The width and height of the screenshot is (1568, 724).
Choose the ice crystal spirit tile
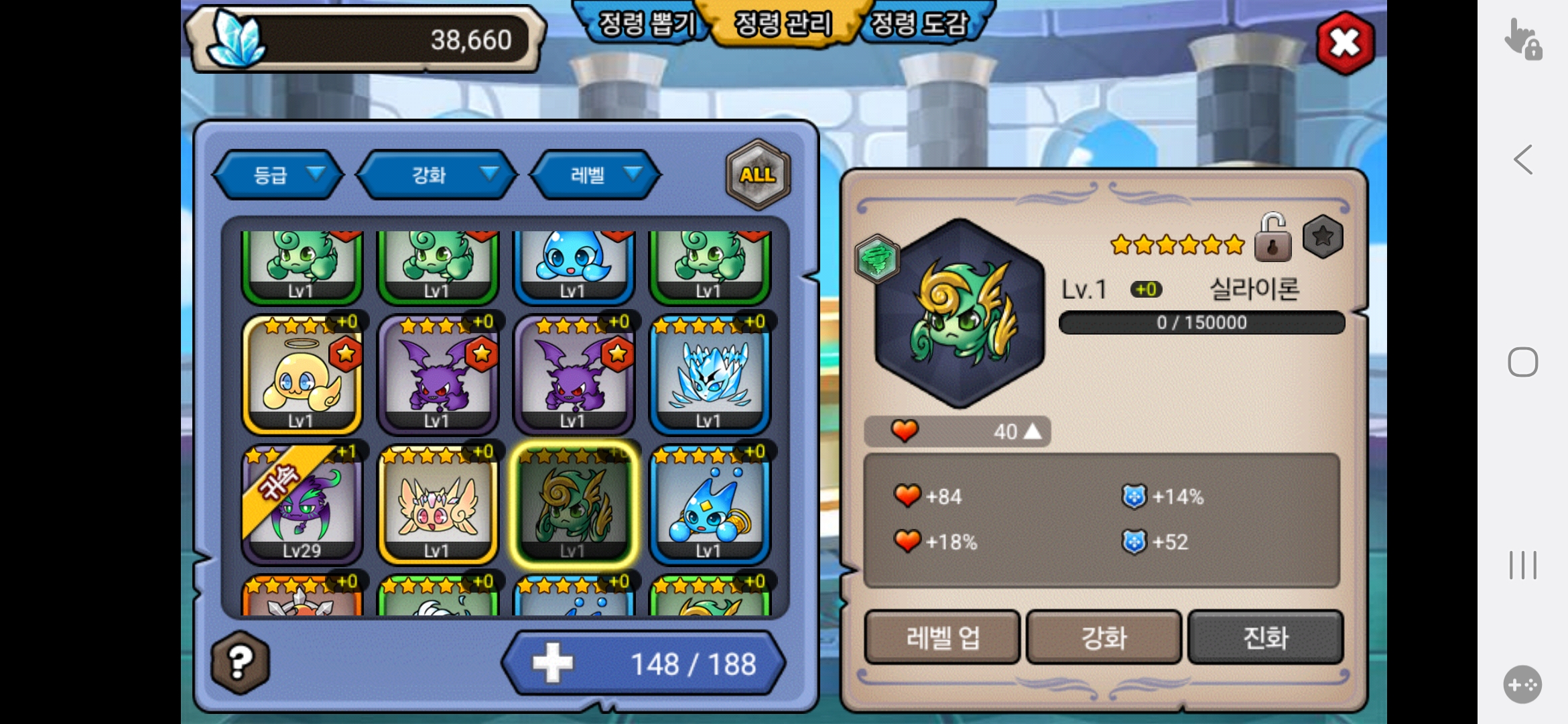click(x=709, y=377)
